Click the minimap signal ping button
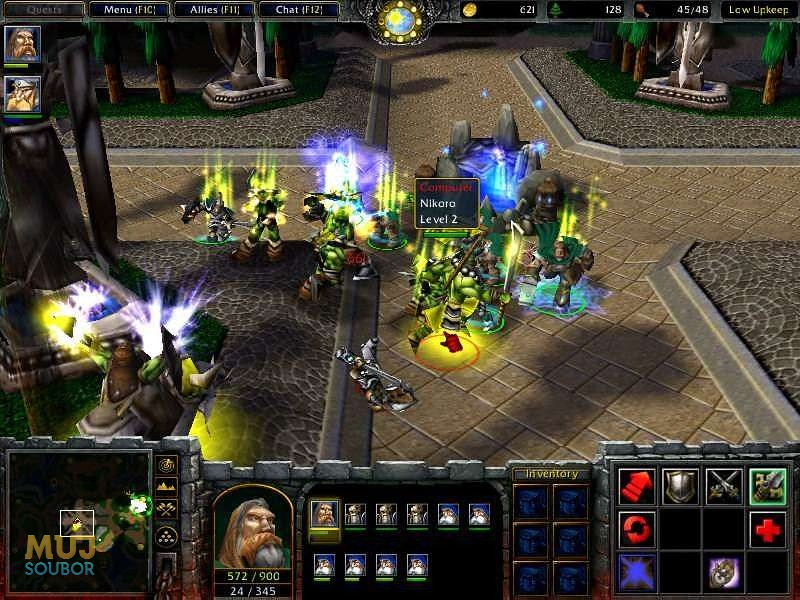 [x=165, y=465]
